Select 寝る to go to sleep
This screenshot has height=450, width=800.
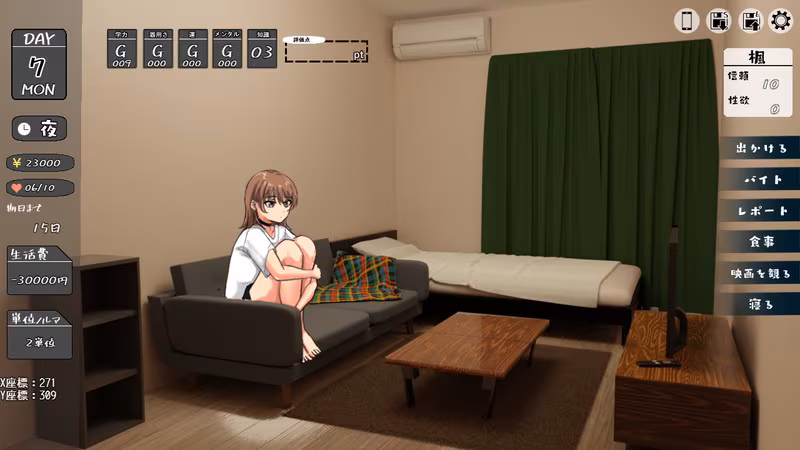click(762, 304)
